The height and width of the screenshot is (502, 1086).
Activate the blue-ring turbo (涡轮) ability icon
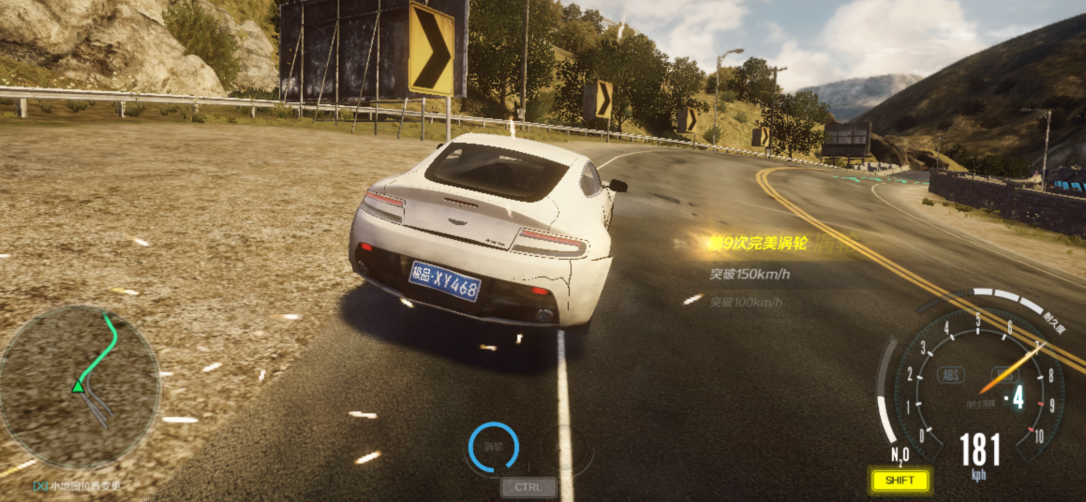[x=494, y=447]
